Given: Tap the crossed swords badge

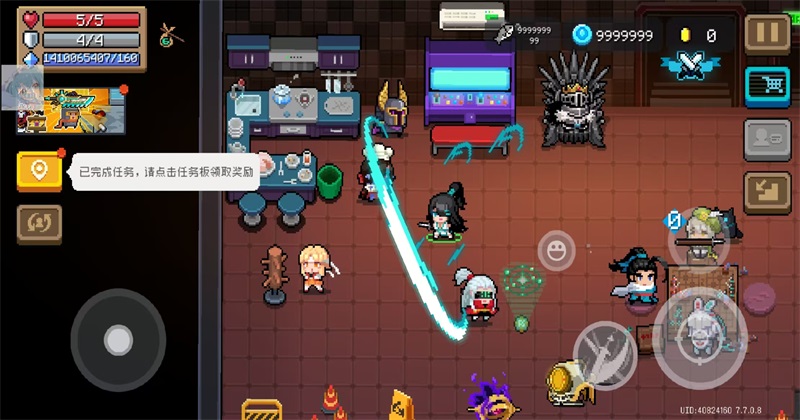Looking at the screenshot, I should (690, 63).
